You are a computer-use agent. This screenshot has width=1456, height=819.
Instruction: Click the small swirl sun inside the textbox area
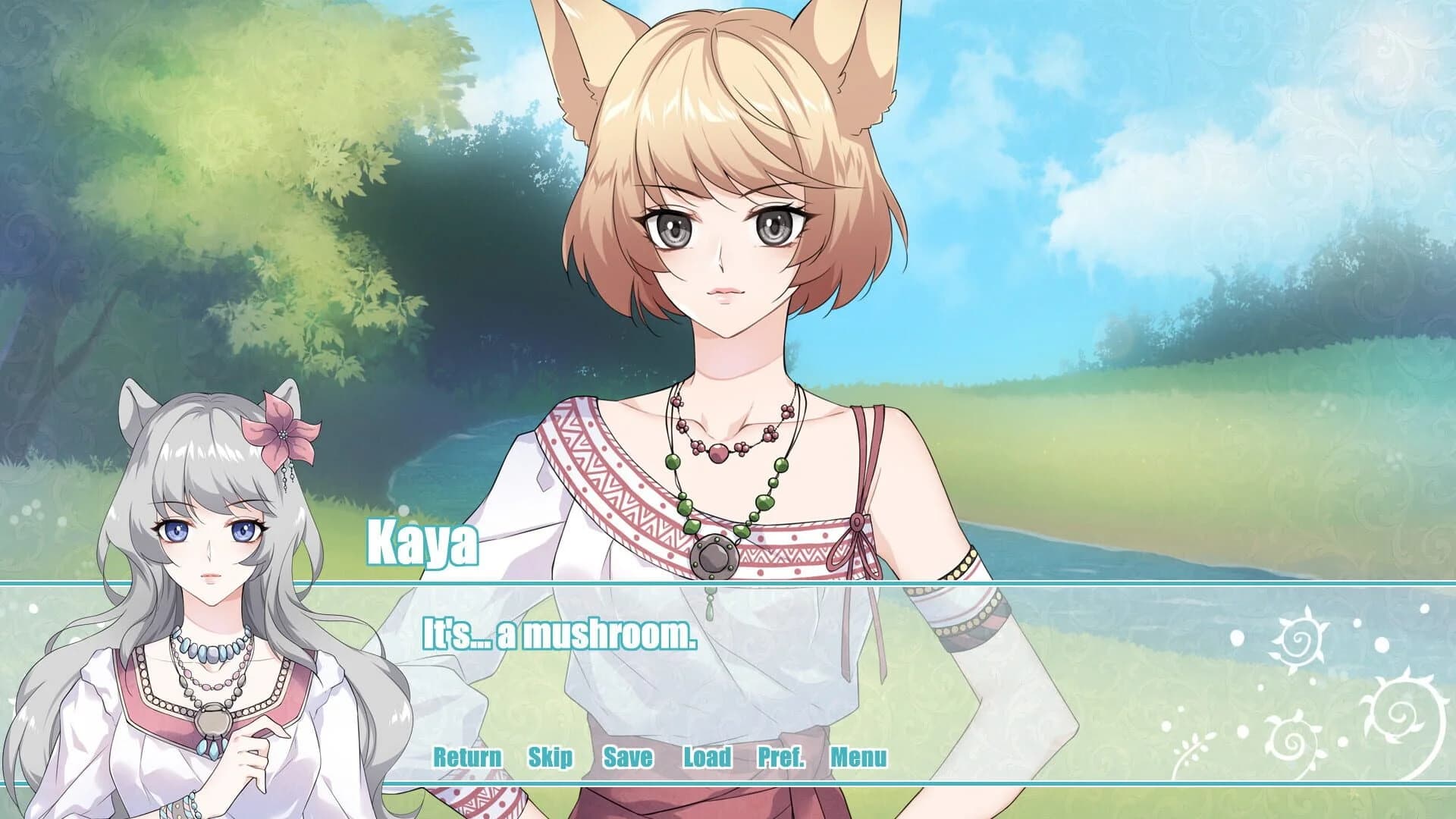point(1291,740)
